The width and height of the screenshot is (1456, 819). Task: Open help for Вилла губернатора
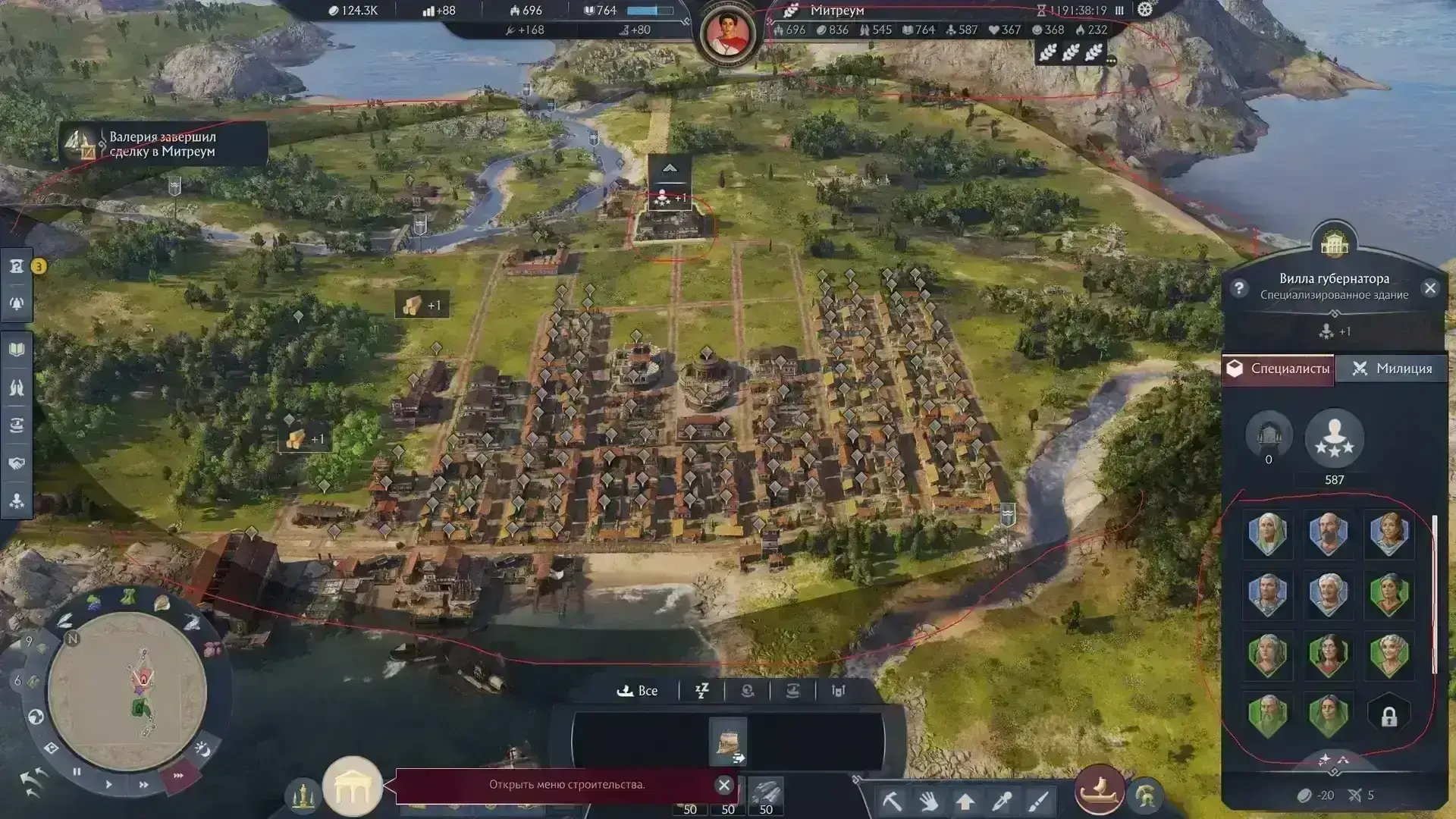1239,288
